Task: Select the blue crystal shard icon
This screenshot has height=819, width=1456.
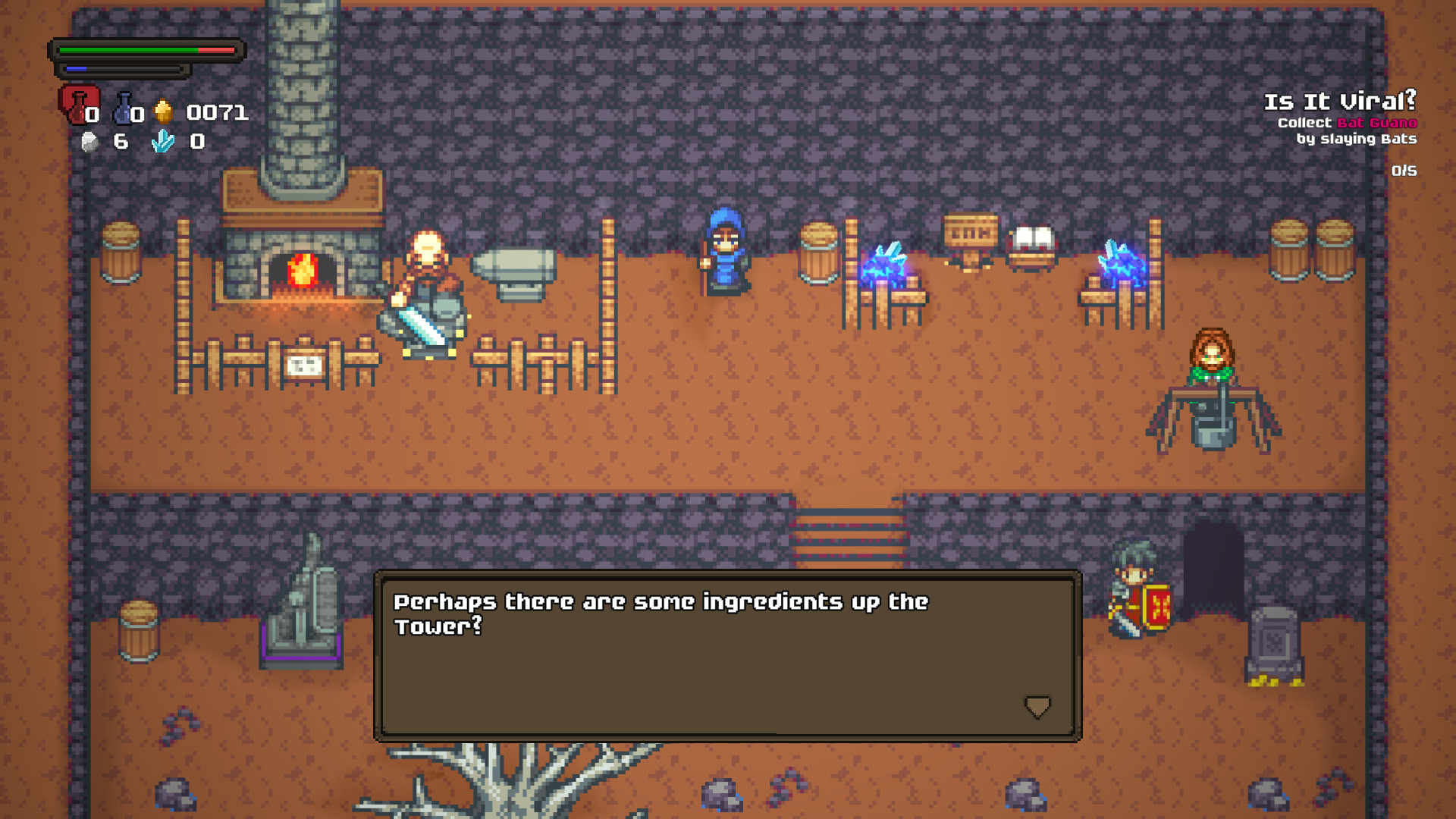Action: coord(162,141)
